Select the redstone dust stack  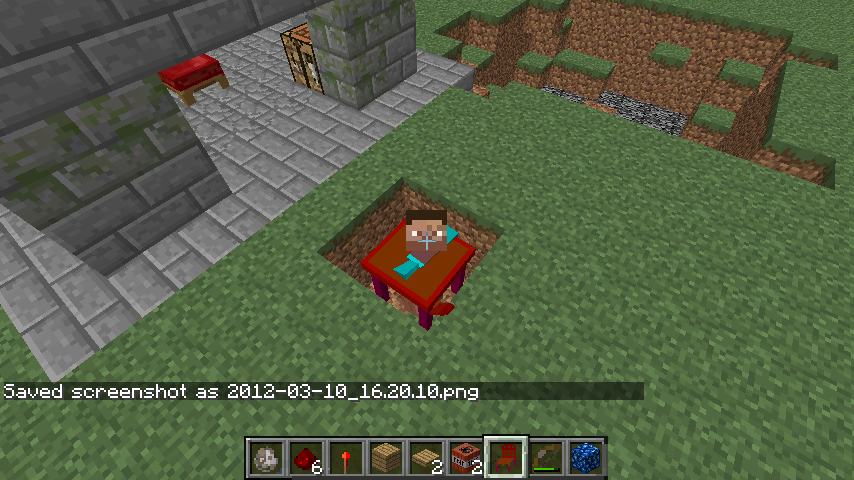tap(306, 459)
